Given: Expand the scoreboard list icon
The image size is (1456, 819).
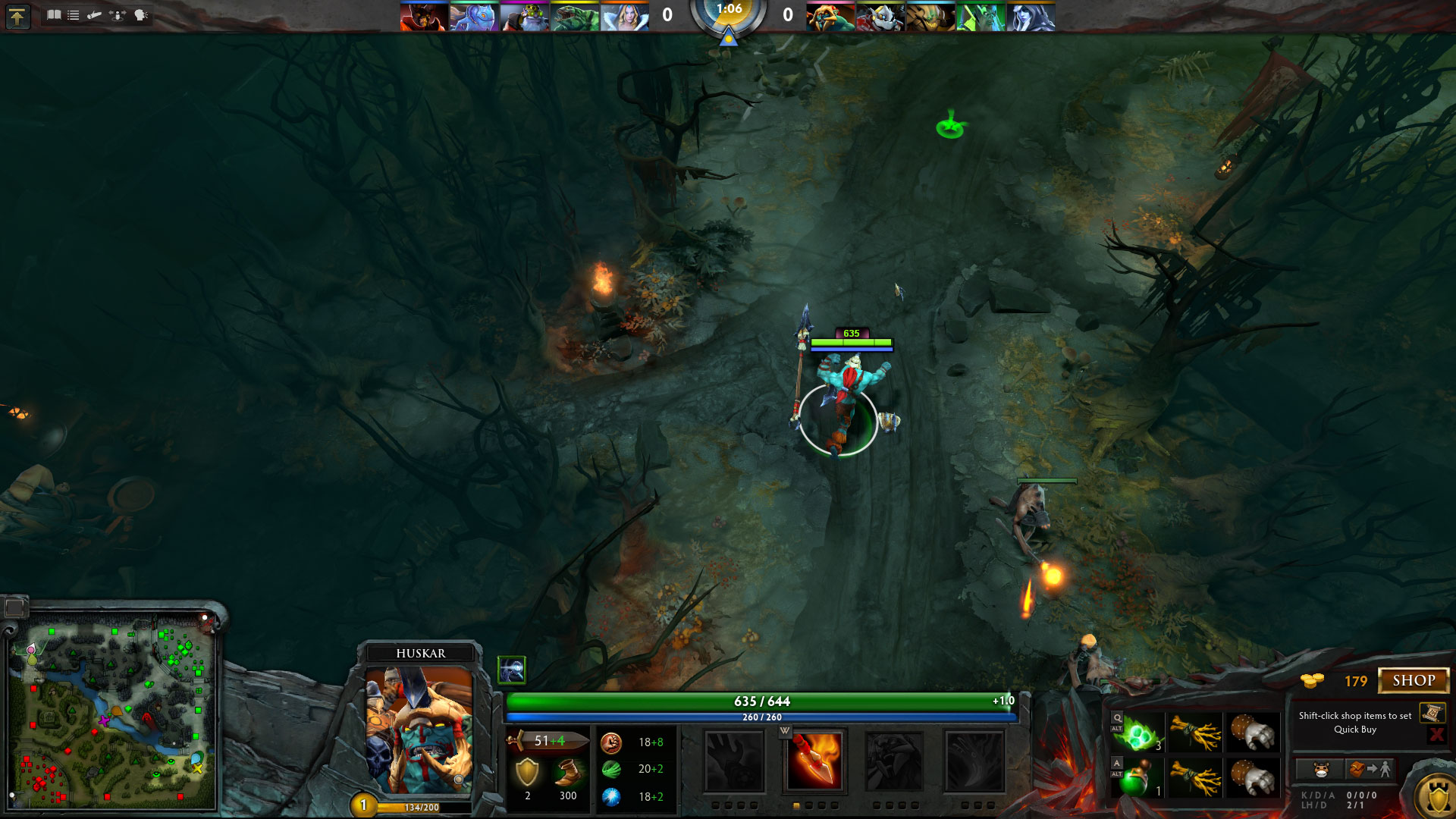Looking at the screenshot, I should click(73, 14).
